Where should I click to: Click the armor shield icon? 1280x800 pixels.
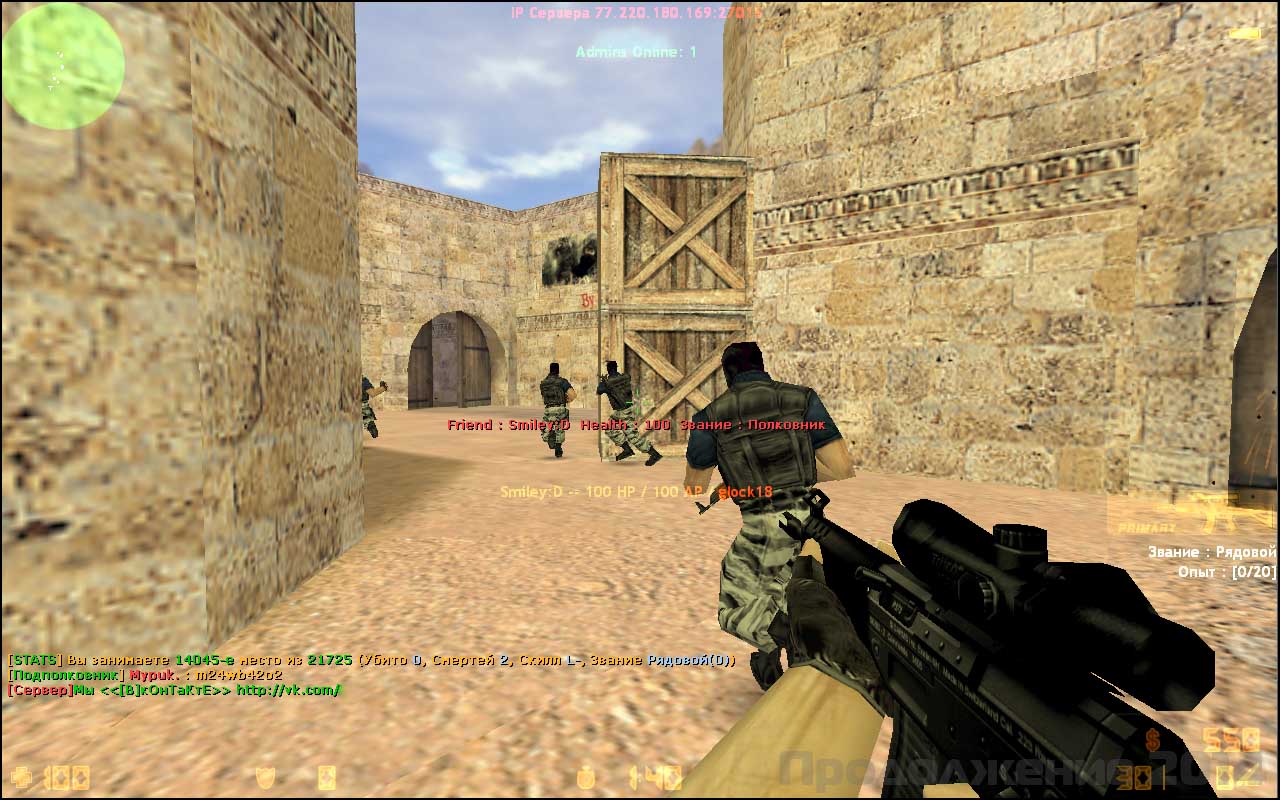tap(264, 777)
